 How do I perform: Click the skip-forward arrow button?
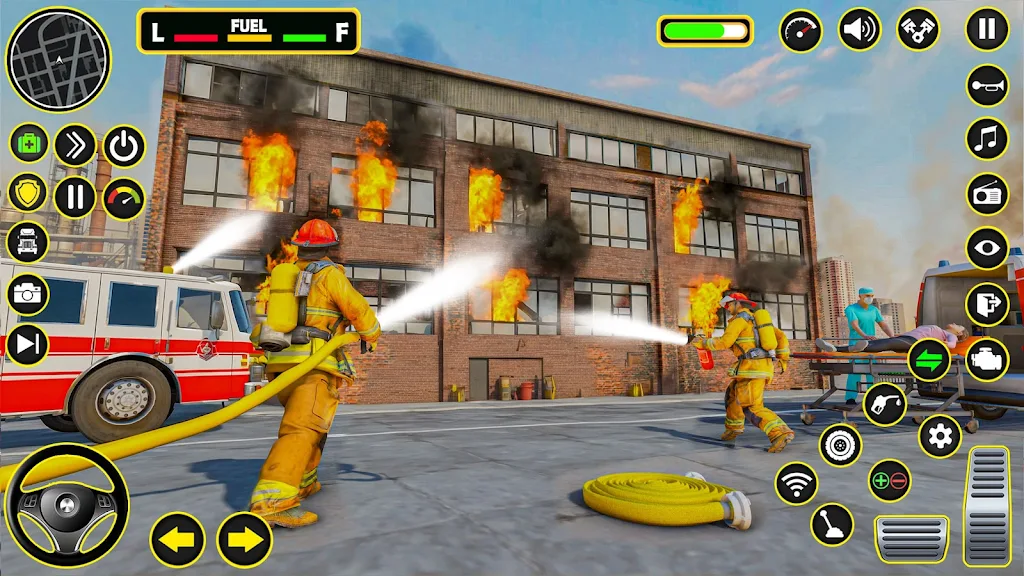(28, 345)
